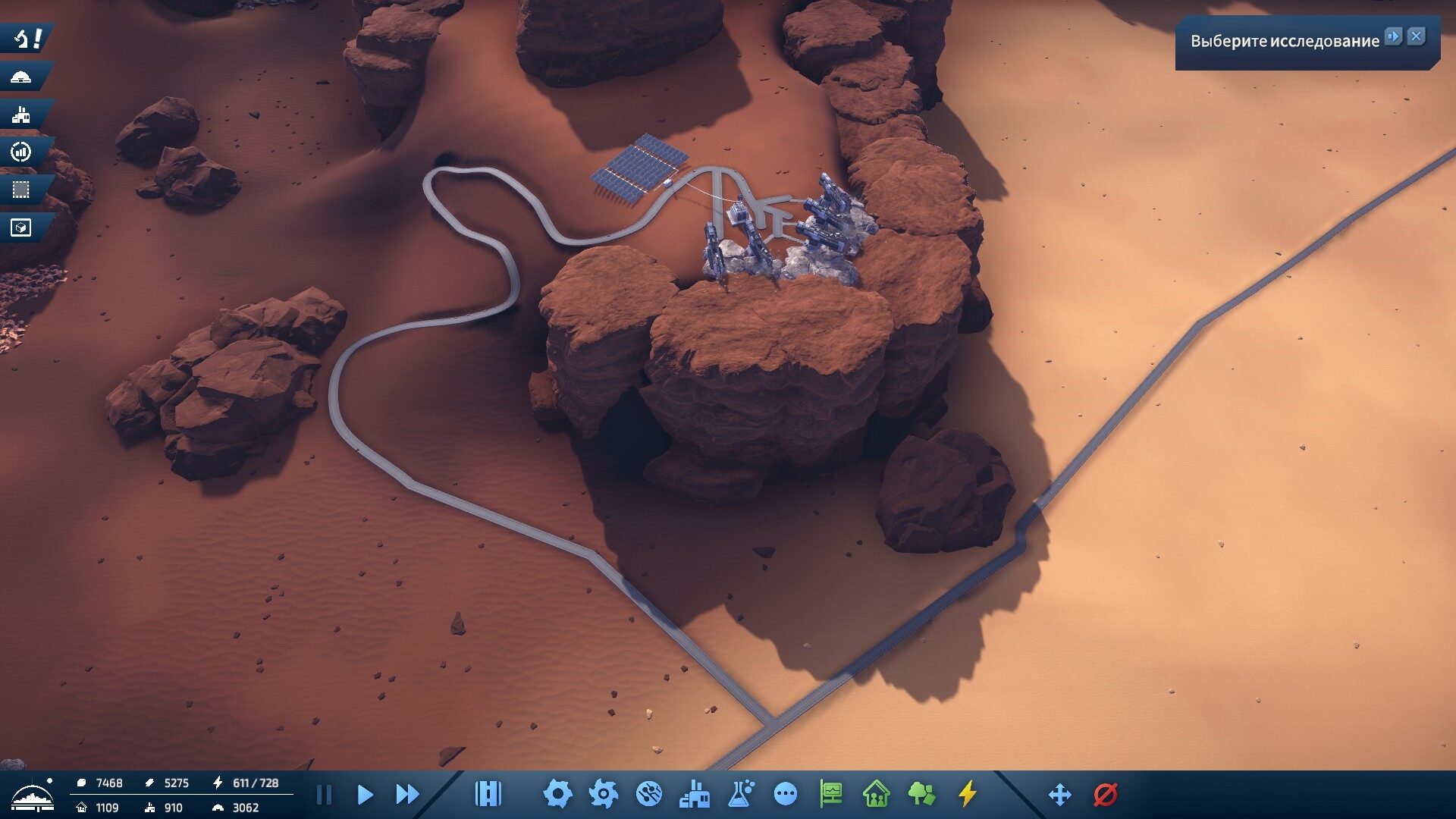This screenshot has width=1456, height=819.
Task: Select the factory buildings side tab
Action: [21, 115]
